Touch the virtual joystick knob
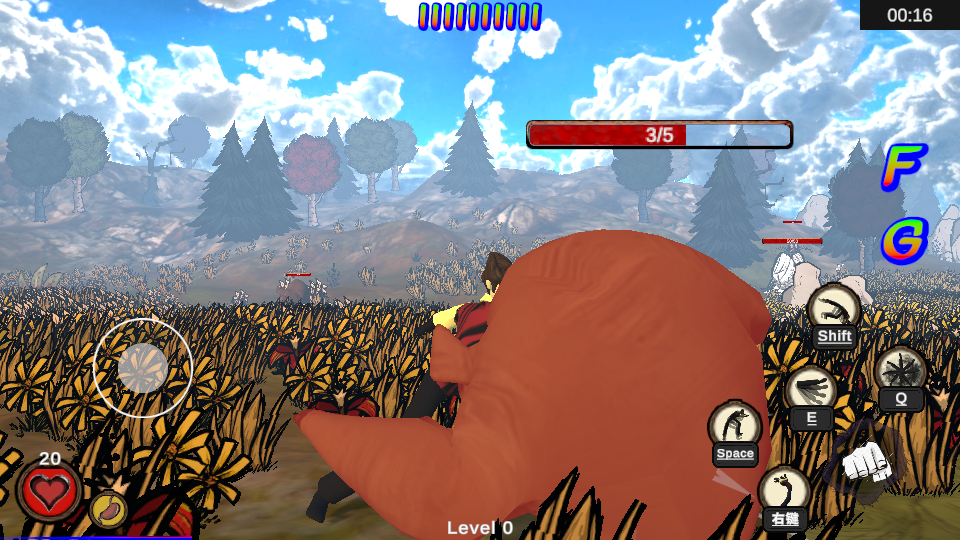Image resolution: width=960 pixels, height=540 pixels. tap(143, 368)
